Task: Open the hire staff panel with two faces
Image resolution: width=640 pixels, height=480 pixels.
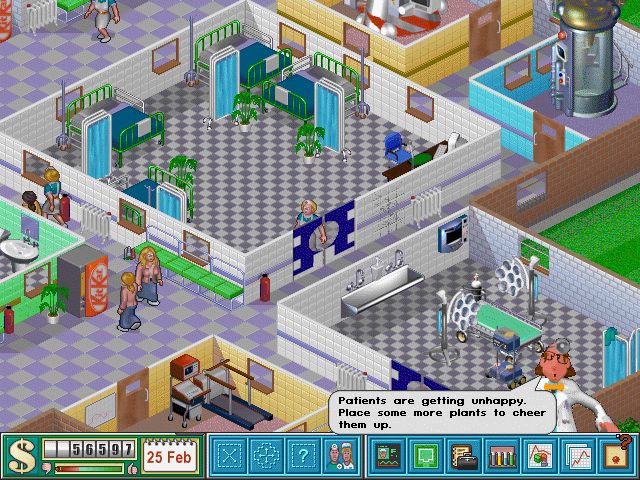Action: (x=340, y=456)
